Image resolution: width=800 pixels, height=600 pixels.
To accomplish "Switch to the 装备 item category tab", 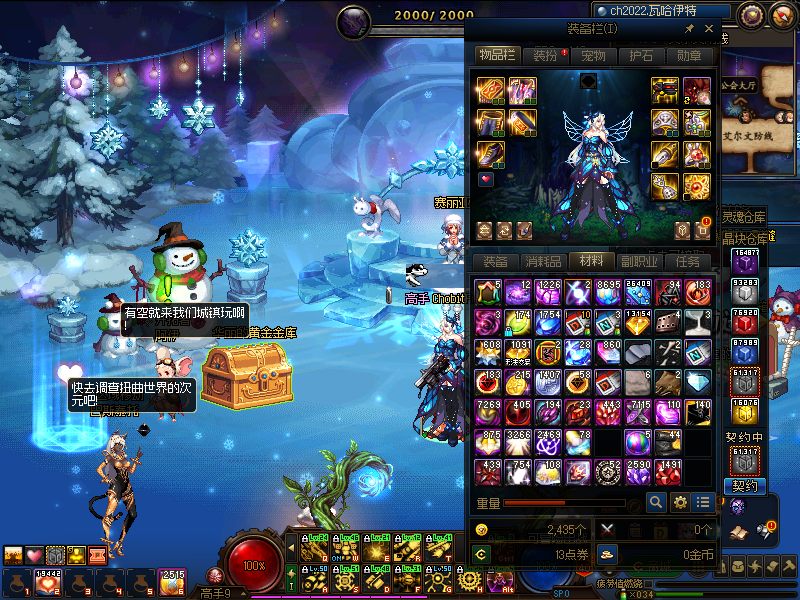I will [495, 261].
